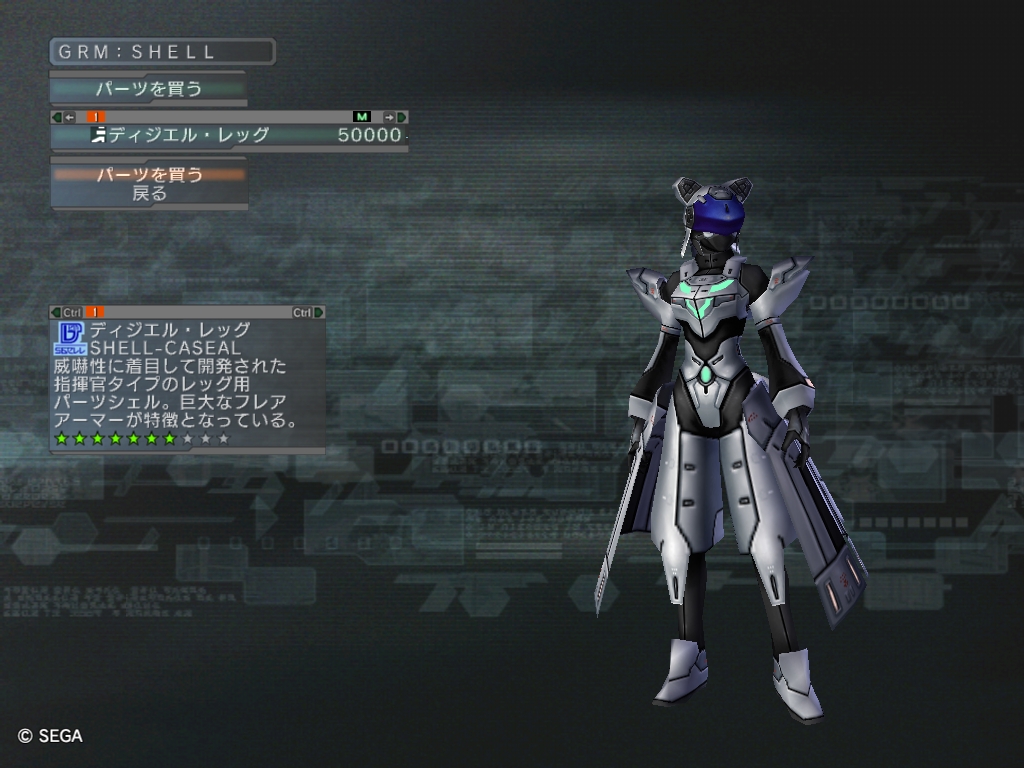This screenshot has width=1024, height=768.
Task: Click the green left arrow above the item list
Action: [x=56, y=117]
